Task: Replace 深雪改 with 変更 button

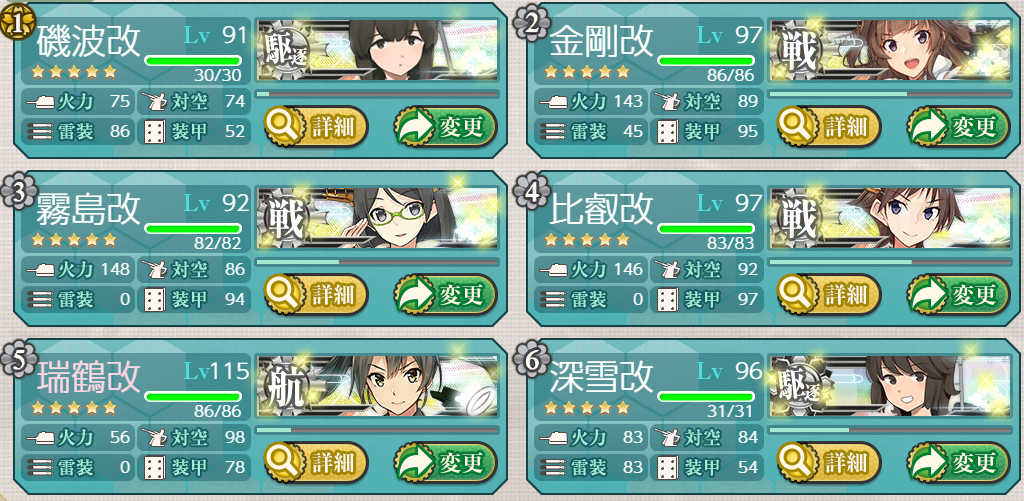Action: tap(960, 461)
